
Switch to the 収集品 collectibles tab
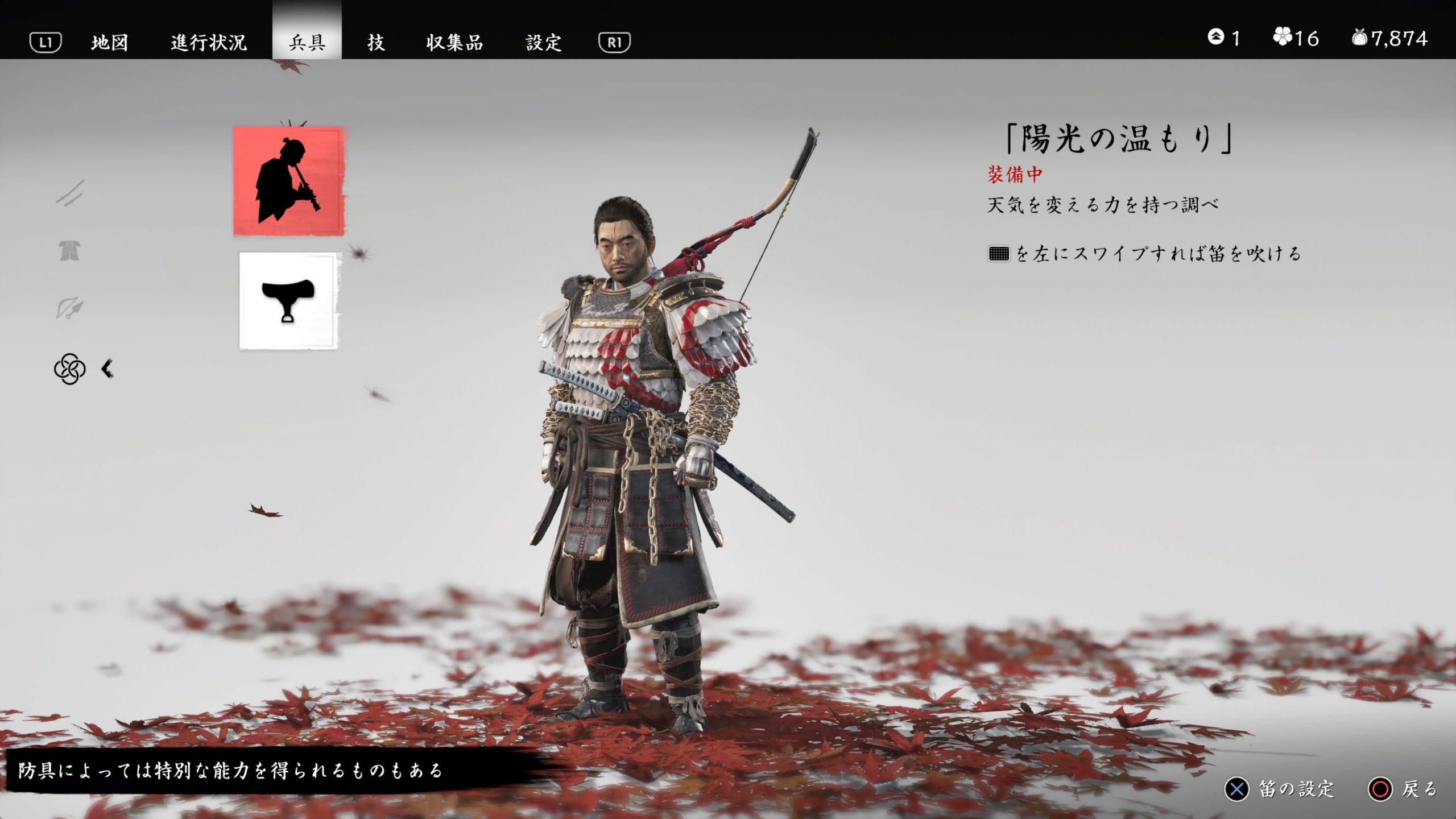click(x=455, y=42)
